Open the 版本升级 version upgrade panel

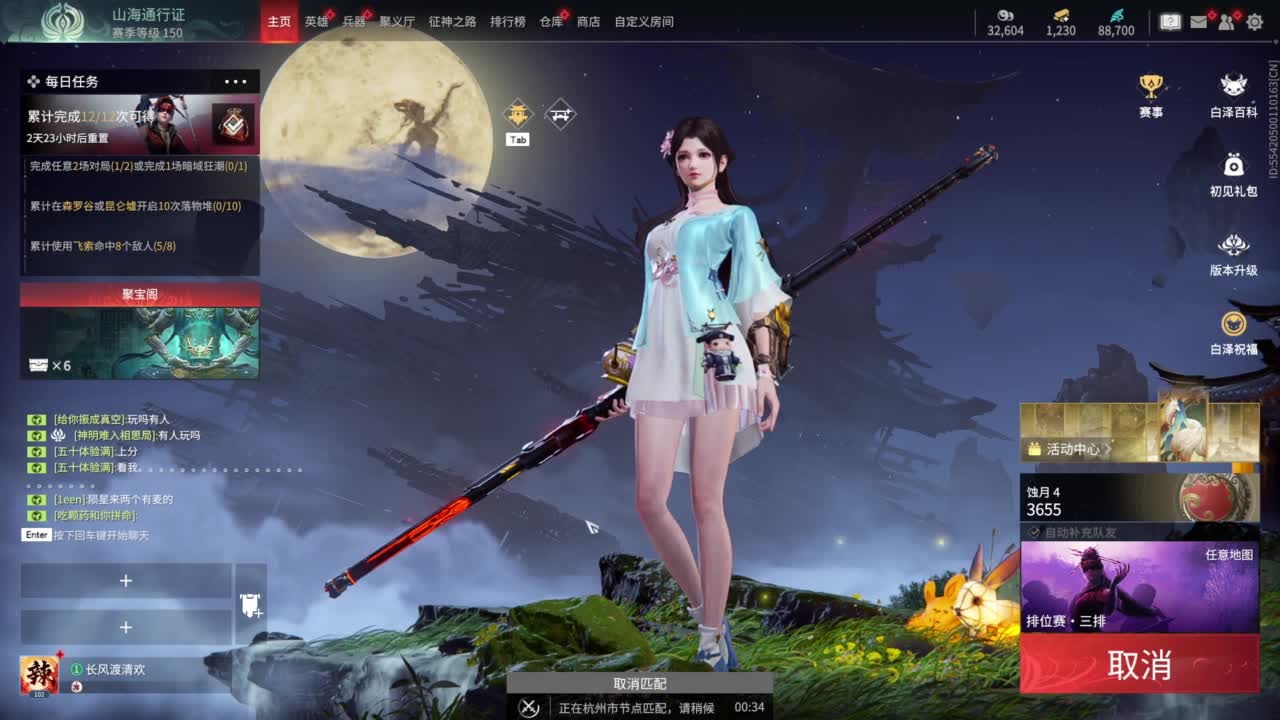(x=1233, y=245)
